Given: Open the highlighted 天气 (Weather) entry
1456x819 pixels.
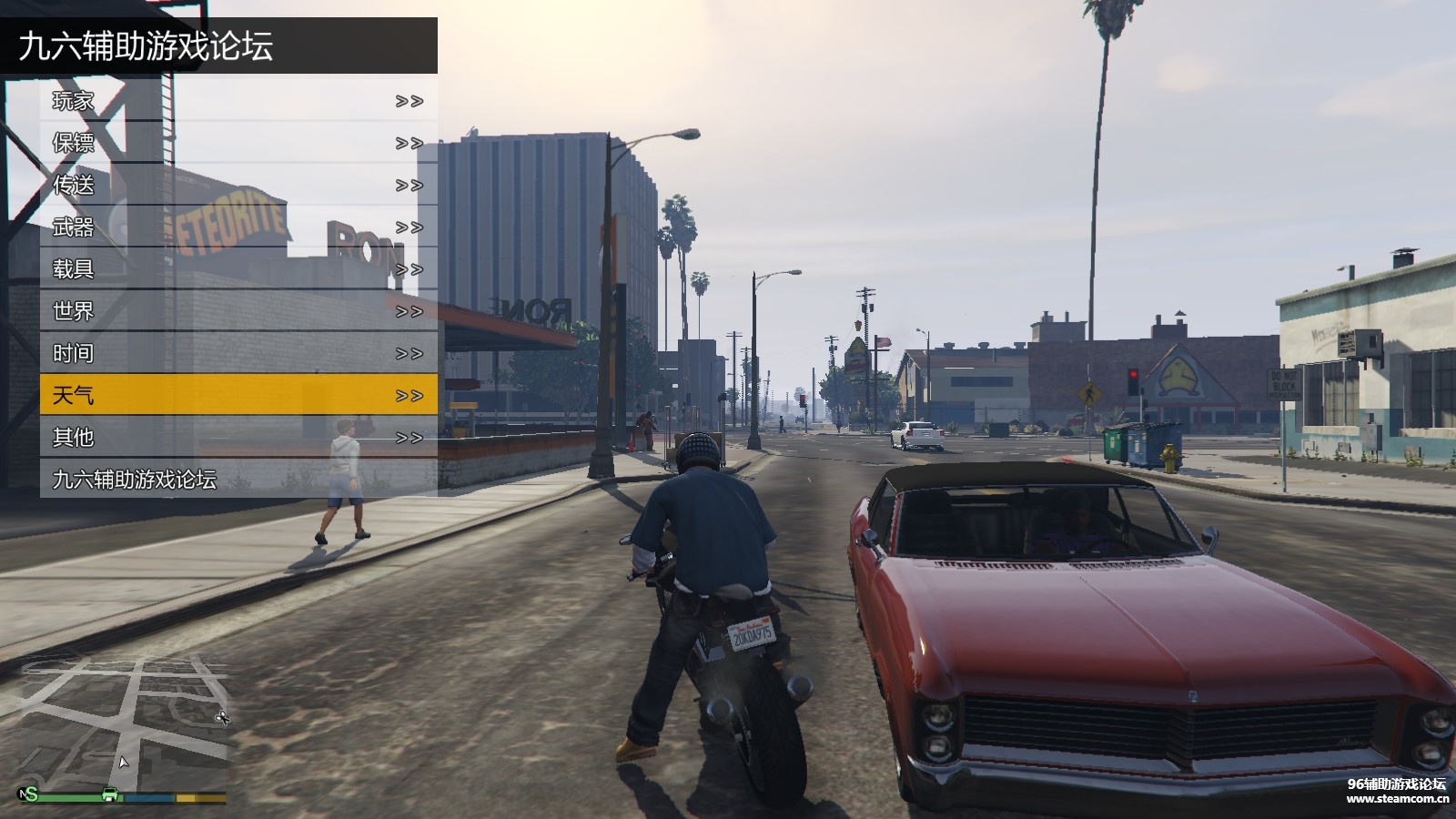Looking at the screenshot, I should coord(238,395).
